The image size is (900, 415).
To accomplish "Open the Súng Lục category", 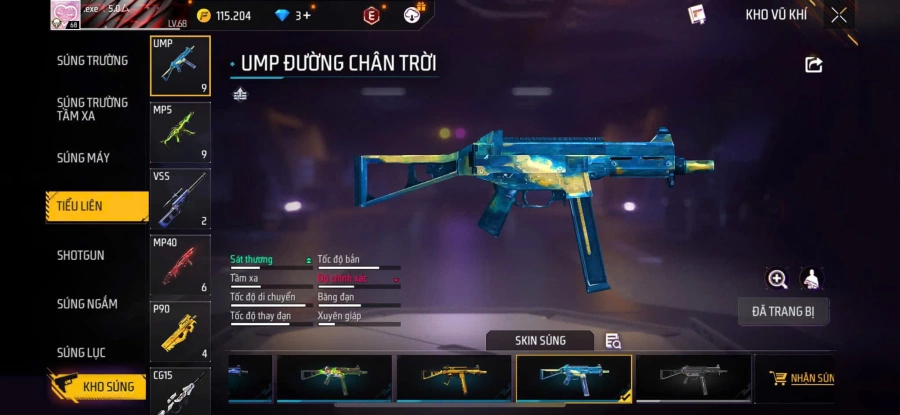I will [82, 352].
